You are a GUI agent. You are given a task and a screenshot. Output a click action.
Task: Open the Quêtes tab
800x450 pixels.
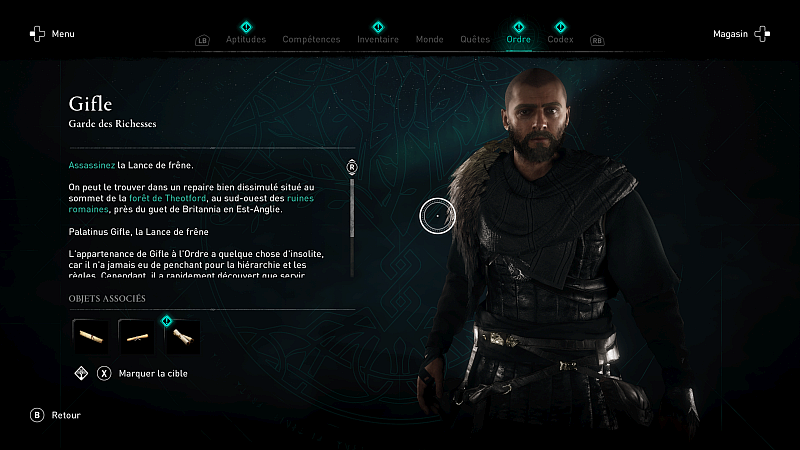475,40
